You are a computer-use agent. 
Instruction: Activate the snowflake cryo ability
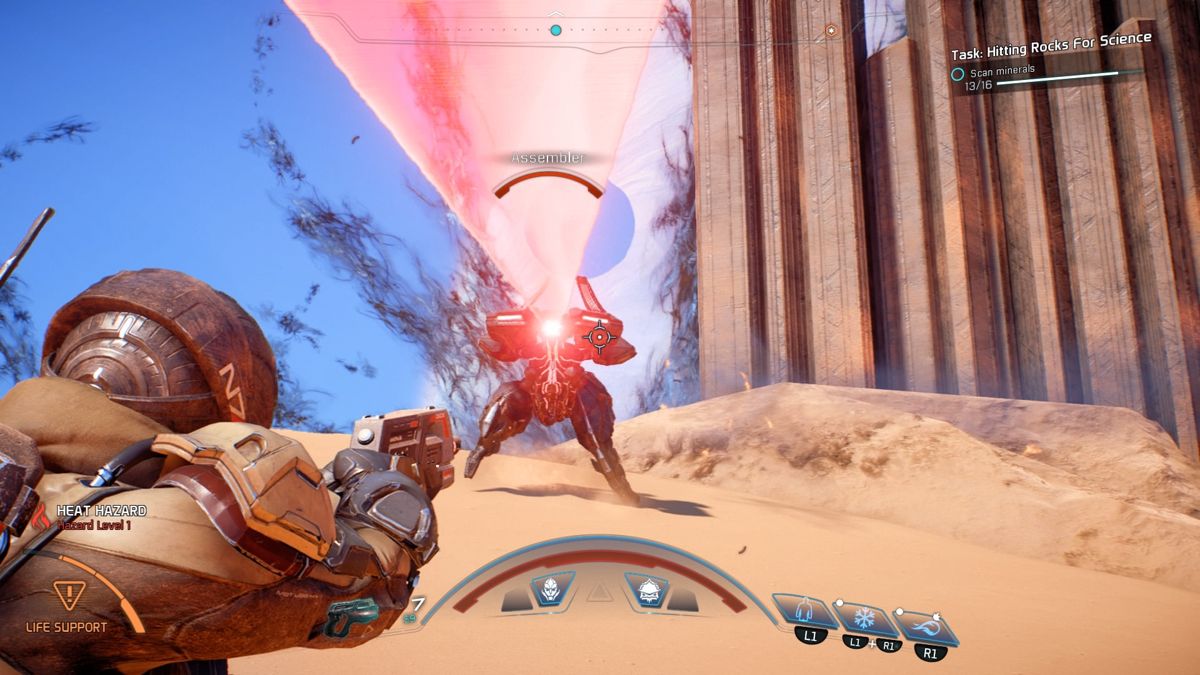pyautogui.click(x=862, y=618)
